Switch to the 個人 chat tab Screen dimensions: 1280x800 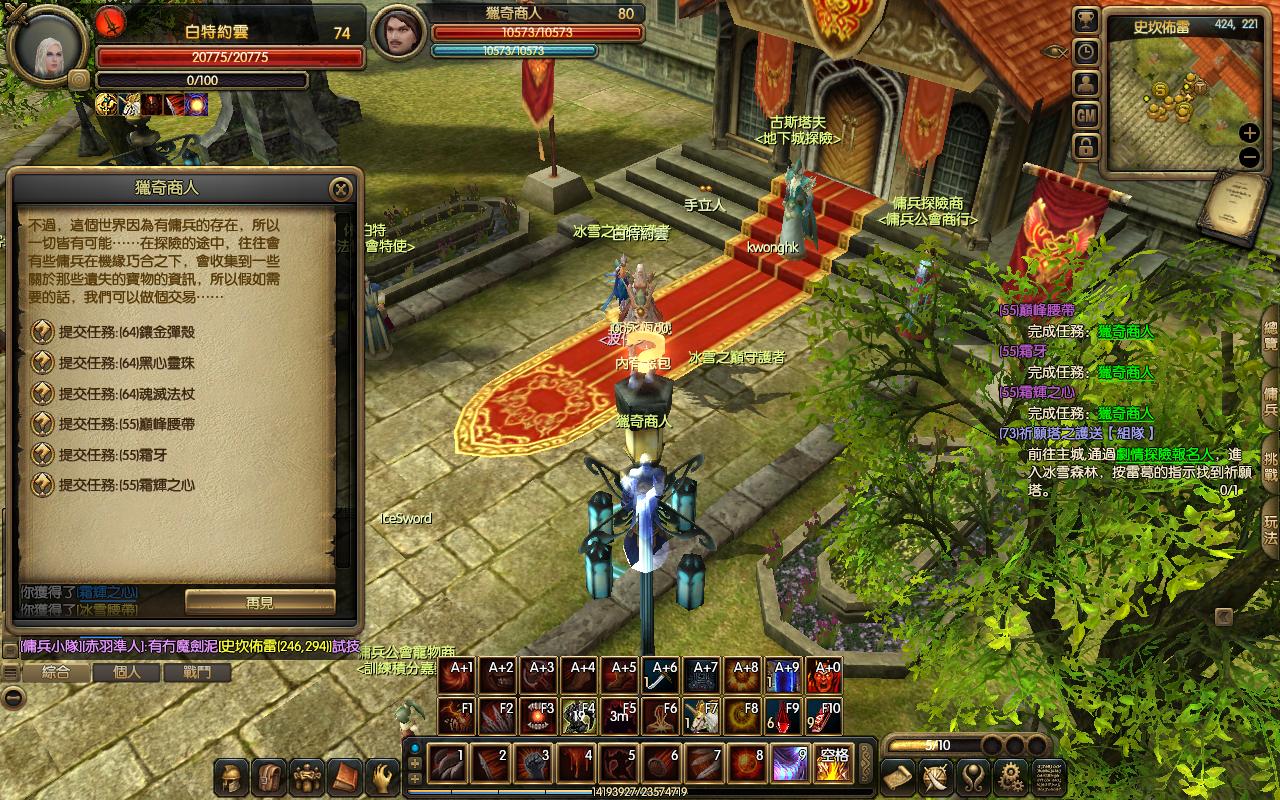click(x=127, y=672)
